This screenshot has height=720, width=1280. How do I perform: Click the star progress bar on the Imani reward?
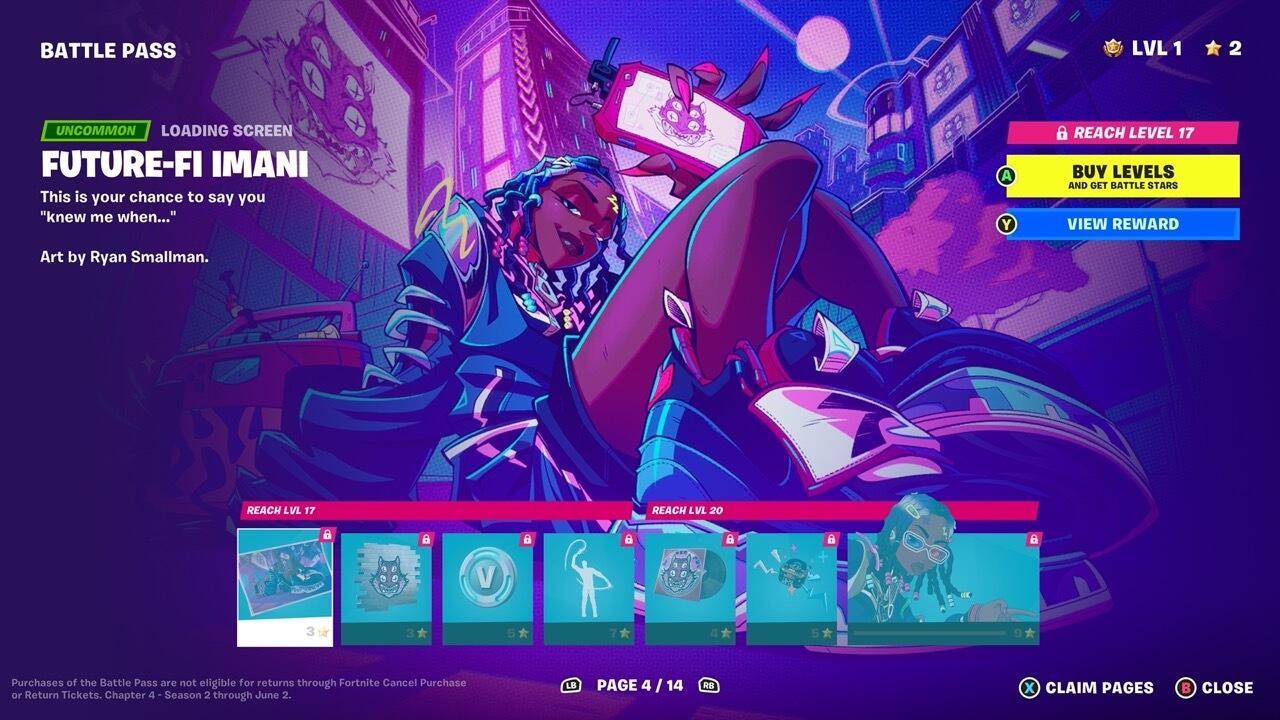(x=930, y=632)
